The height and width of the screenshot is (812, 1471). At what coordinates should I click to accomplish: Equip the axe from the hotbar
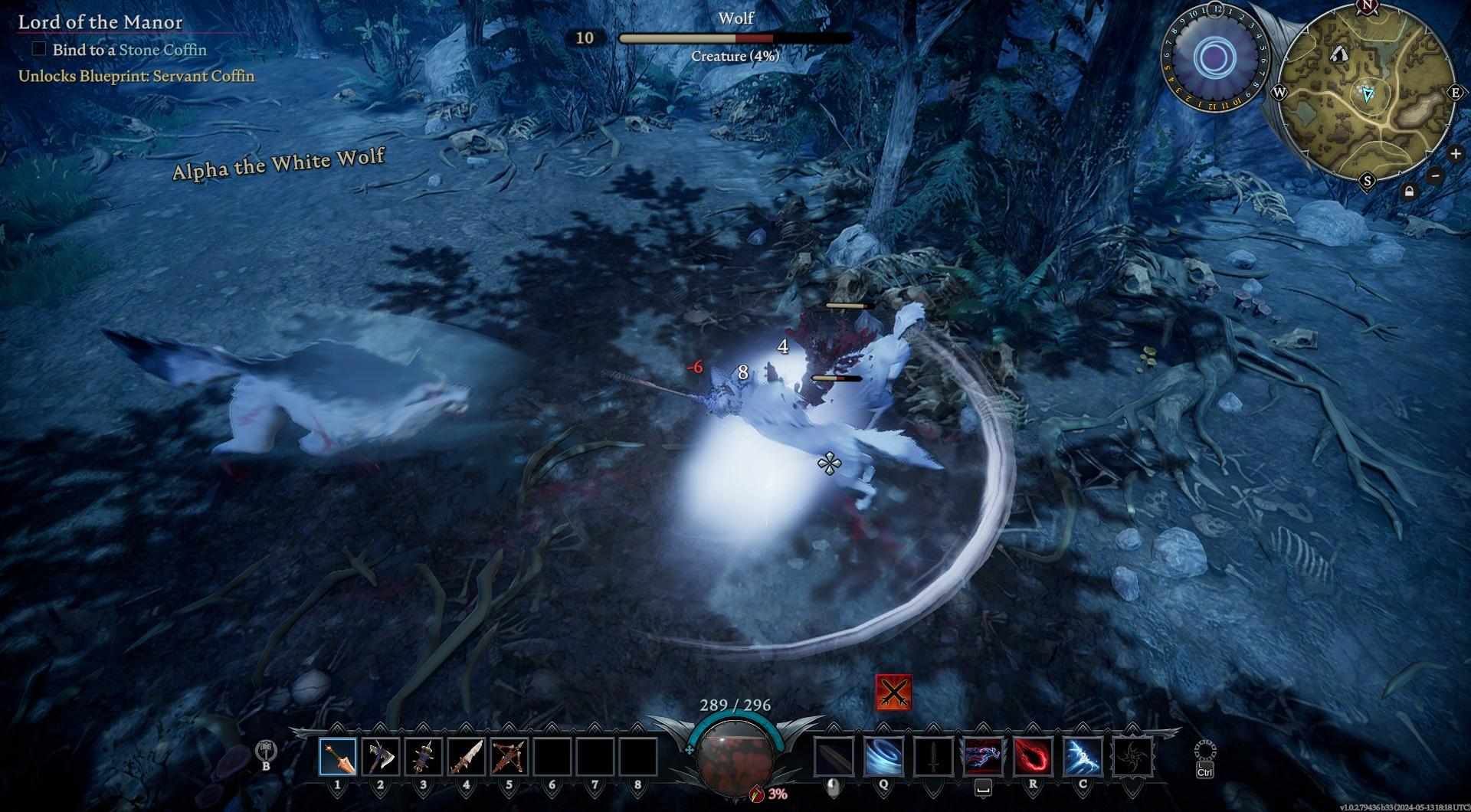(x=381, y=757)
